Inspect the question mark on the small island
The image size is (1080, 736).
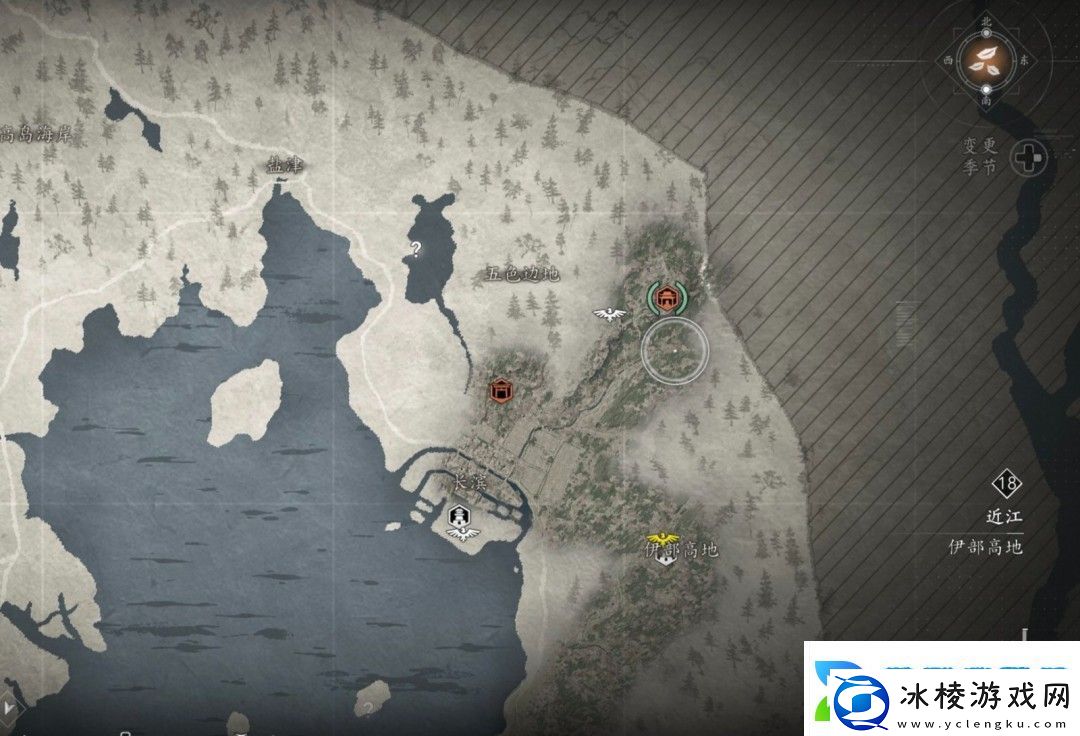[369, 708]
